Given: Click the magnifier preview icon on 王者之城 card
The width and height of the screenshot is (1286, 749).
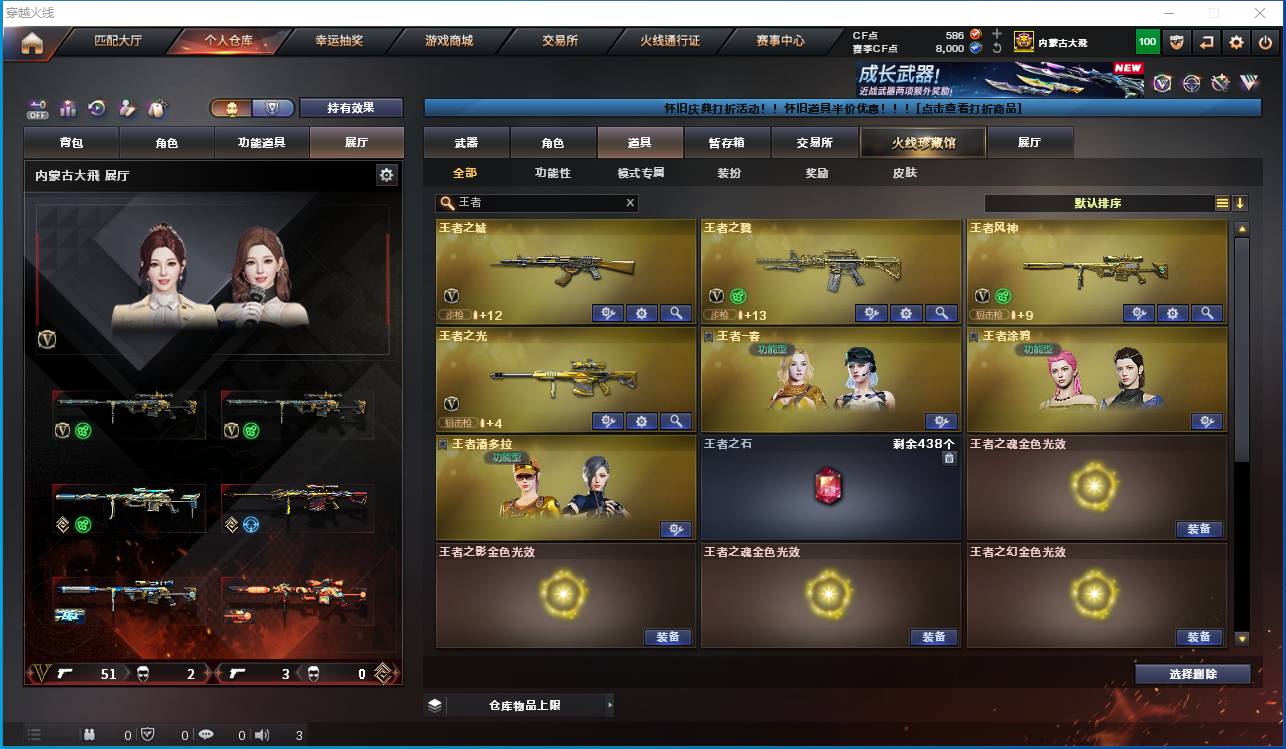Looking at the screenshot, I should (x=677, y=313).
